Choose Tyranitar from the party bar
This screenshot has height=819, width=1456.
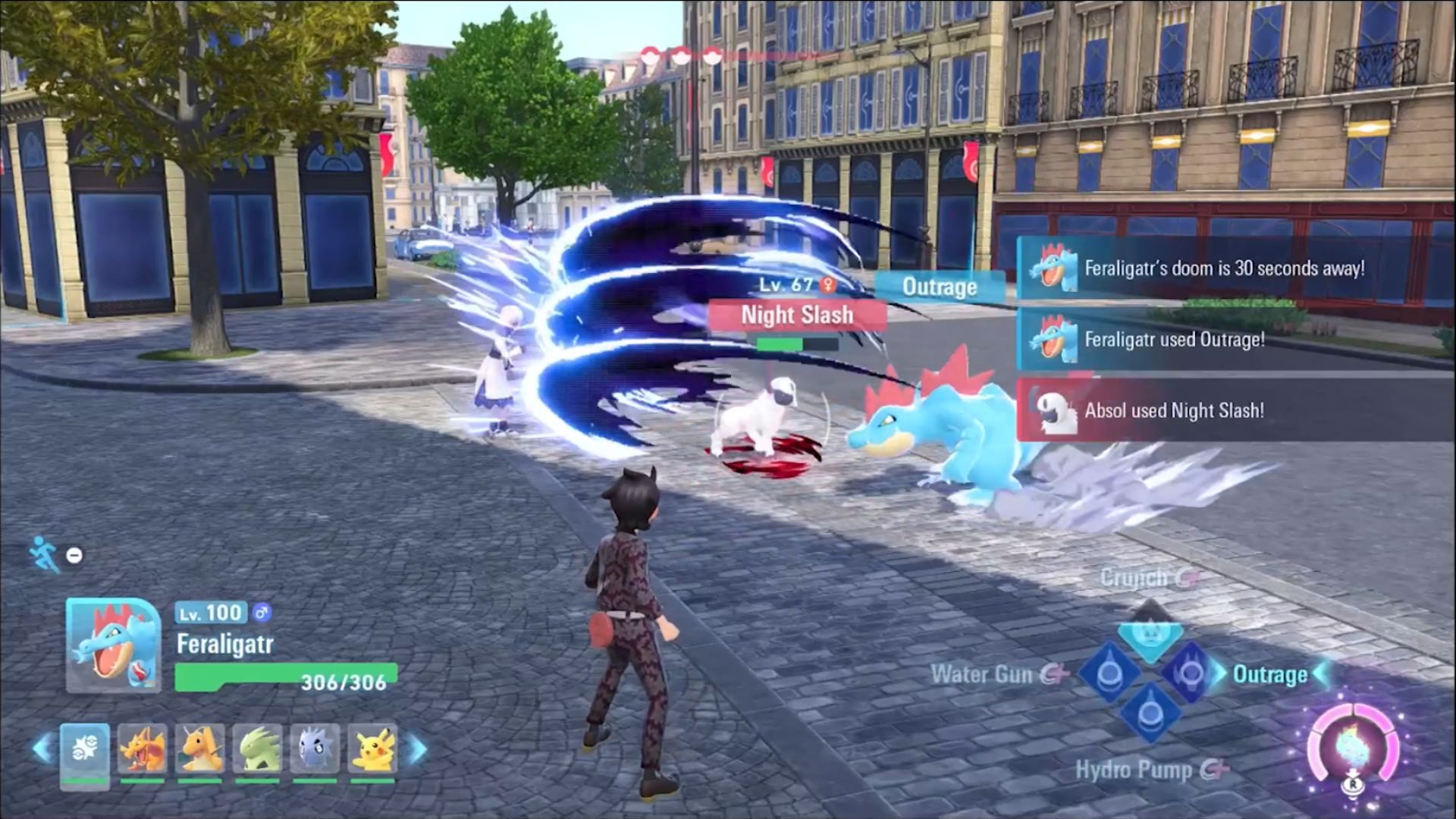[x=258, y=749]
